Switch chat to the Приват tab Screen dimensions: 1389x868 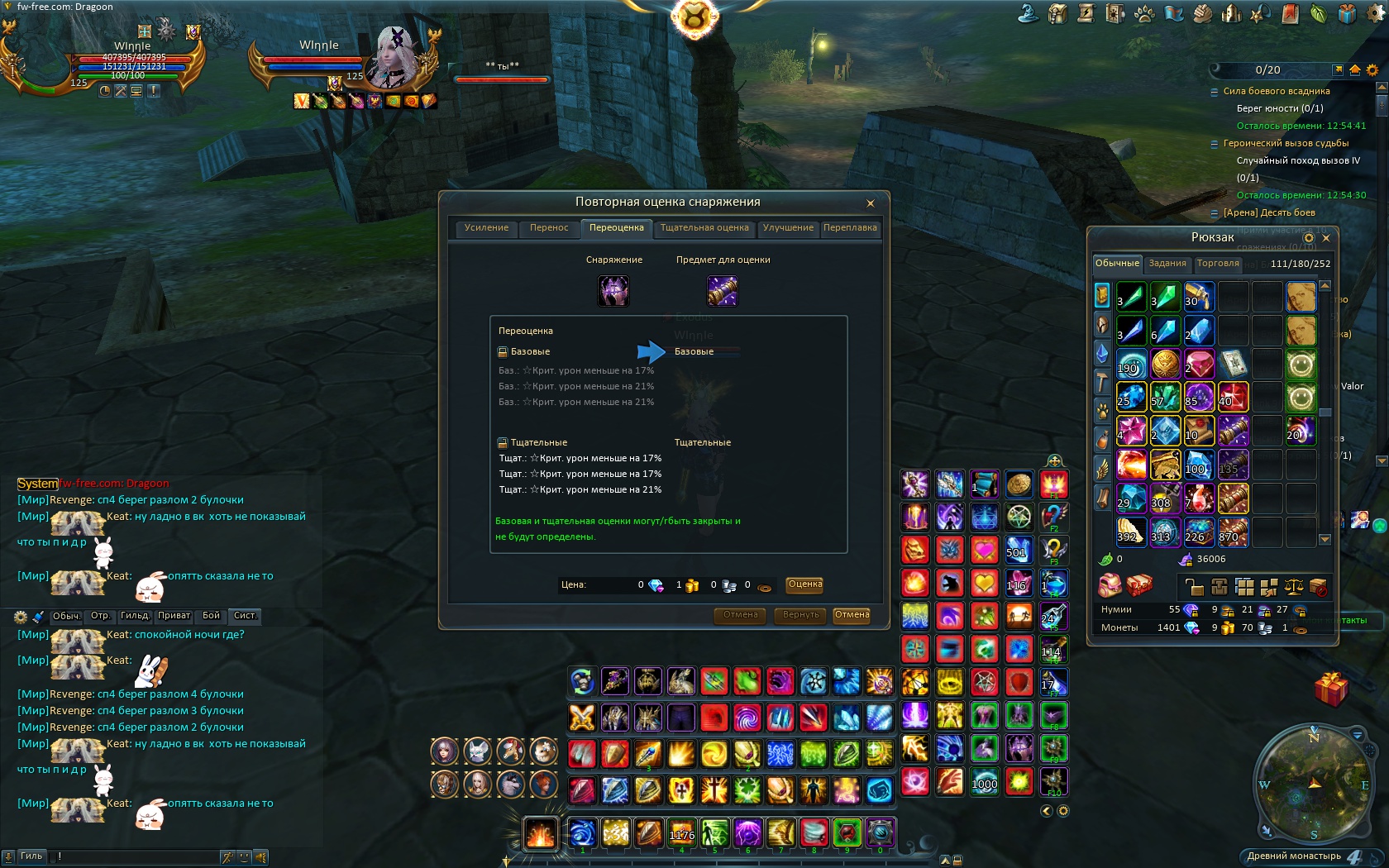174,616
